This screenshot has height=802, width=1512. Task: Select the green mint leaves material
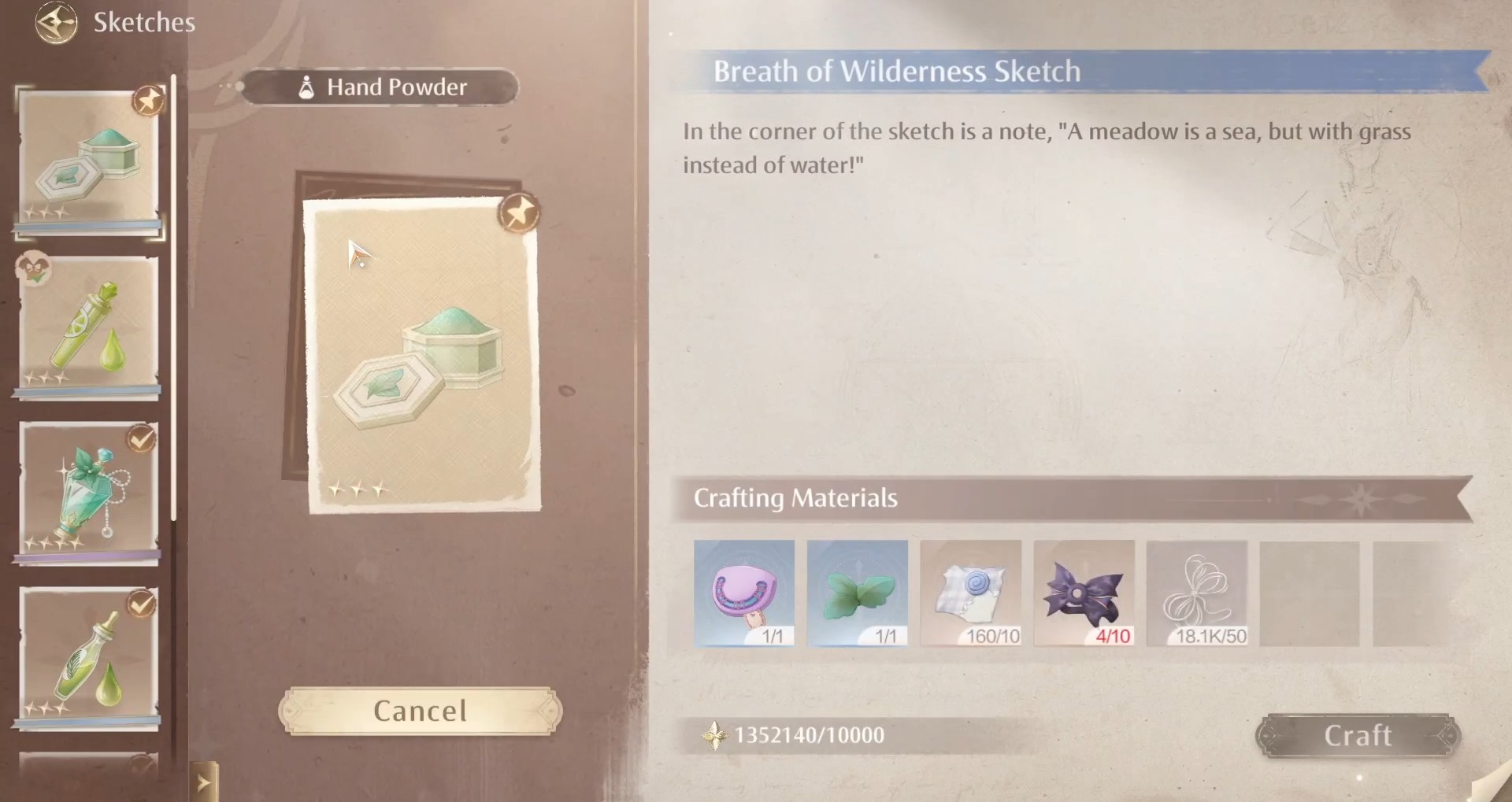point(857,592)
